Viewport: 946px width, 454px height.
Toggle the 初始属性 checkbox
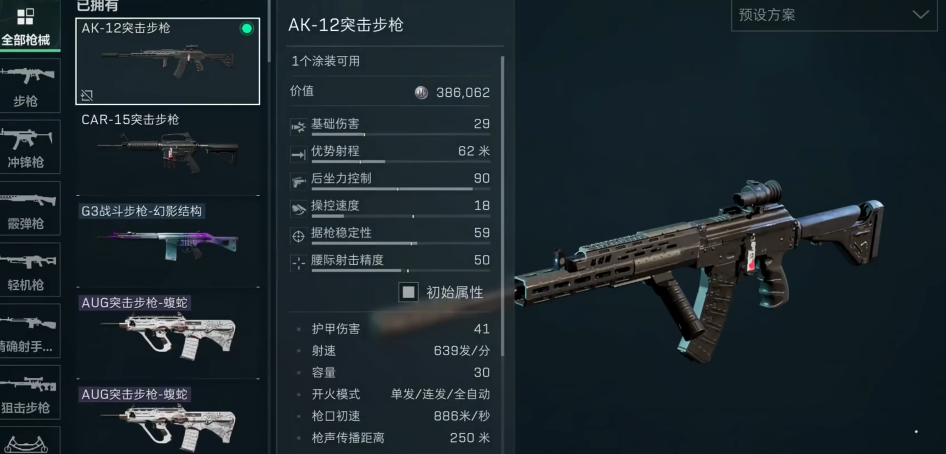(408, 292)
